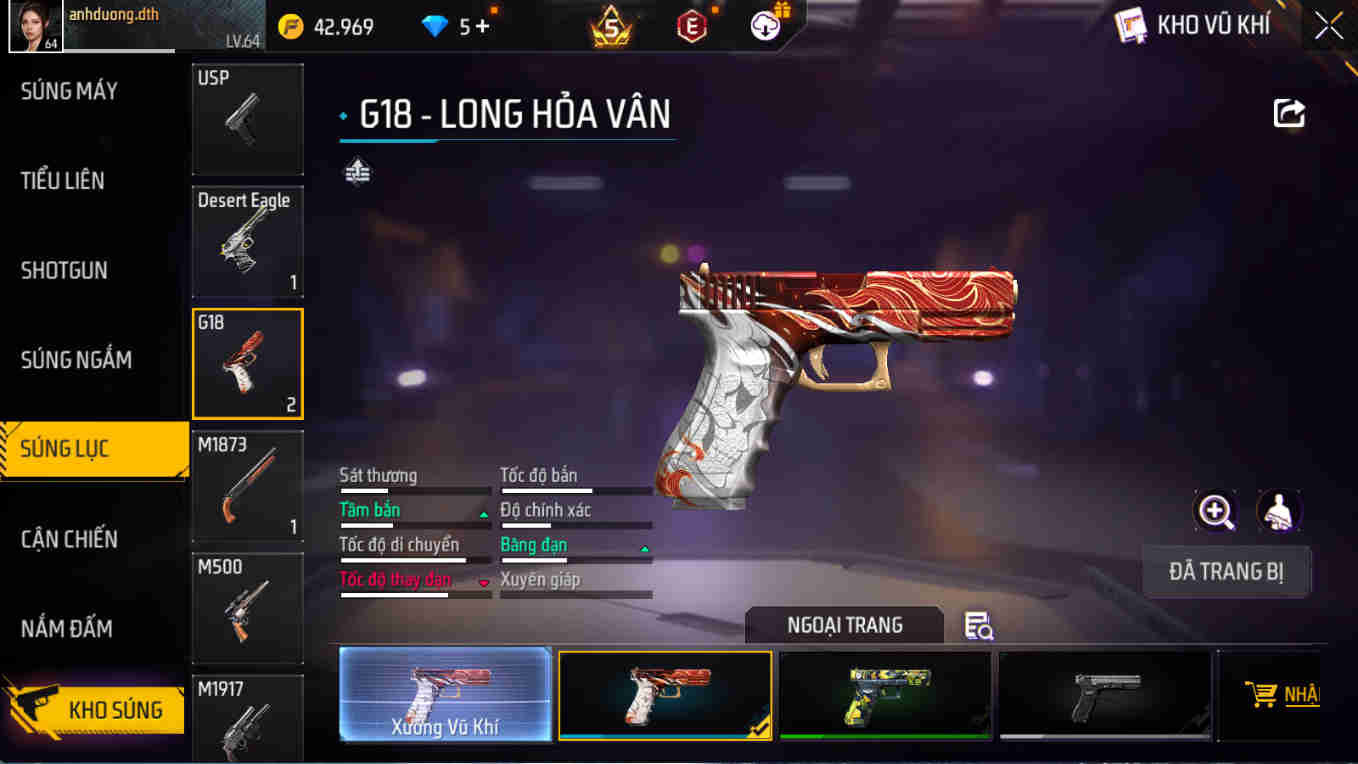The width and height of the screenshot is (1358, 764).
Task: Switch to the Ngoại Trang tab
Action: pos(845,624)
